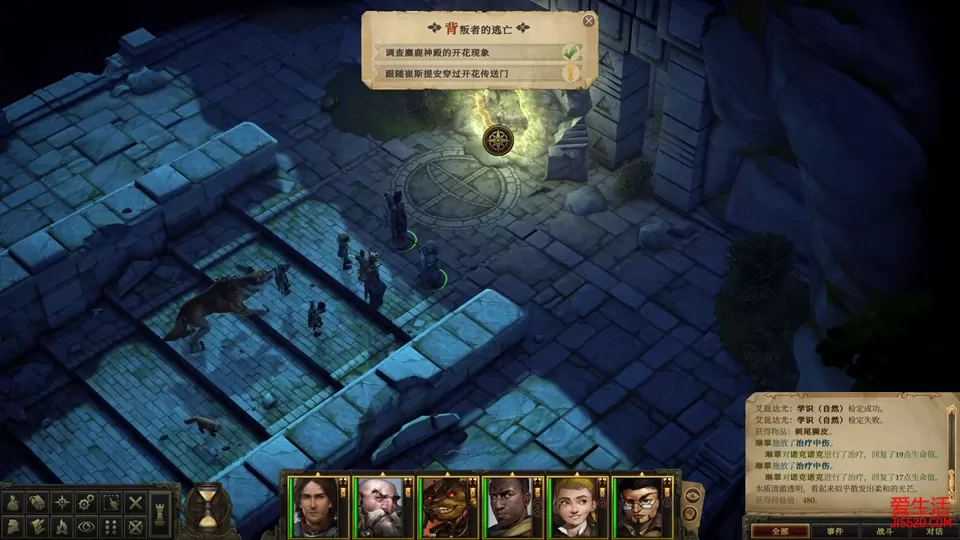The height and width of the screenshot is (540, 960).
Task: Click the gears settings icon
Action: [x=87, y=502]
